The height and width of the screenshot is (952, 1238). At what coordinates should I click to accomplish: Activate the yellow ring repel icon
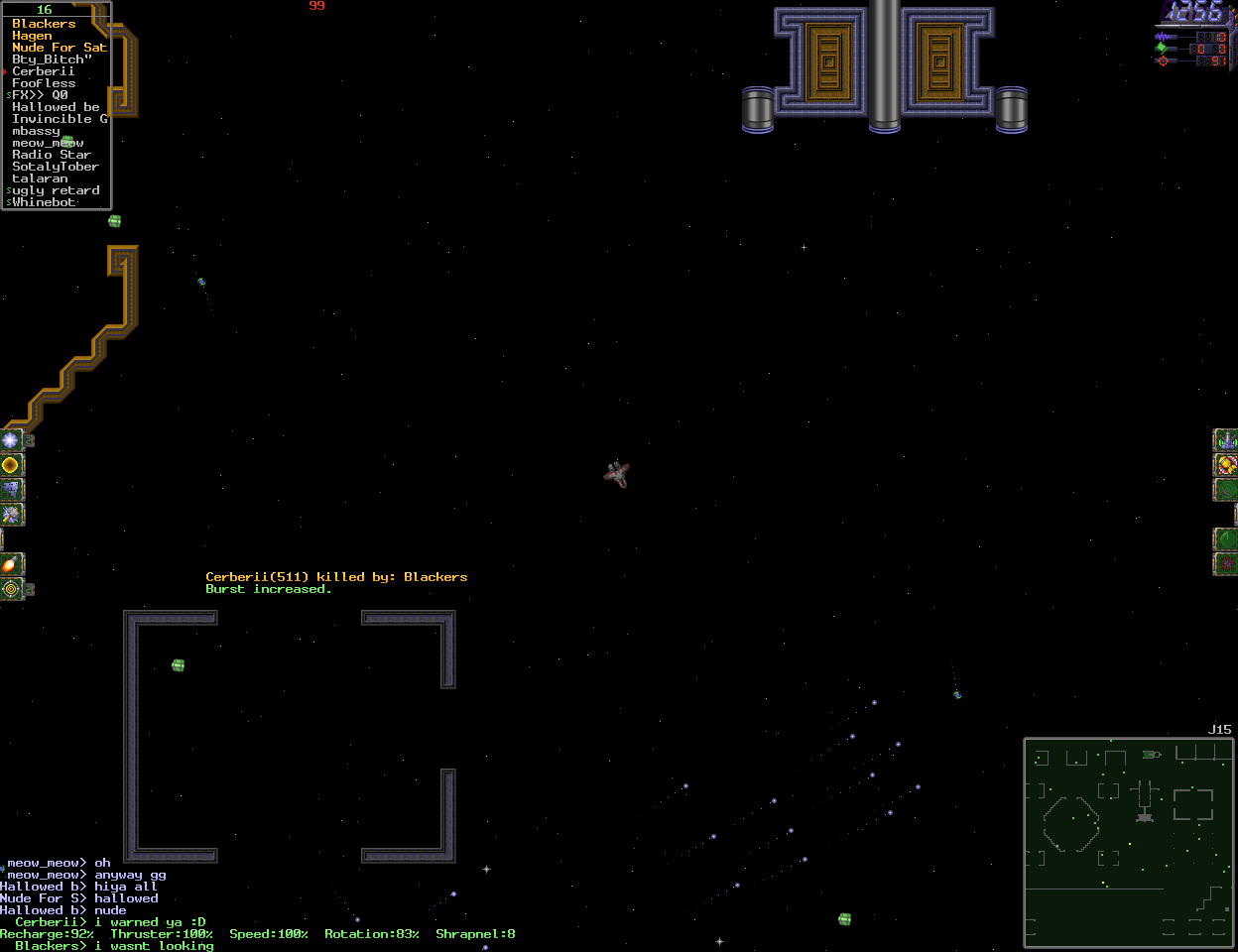pos(11,464)
